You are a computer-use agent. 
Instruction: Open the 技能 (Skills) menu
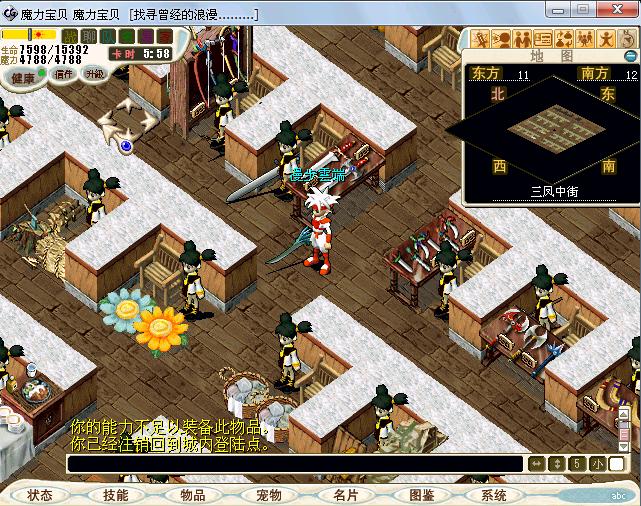[116, 495]
